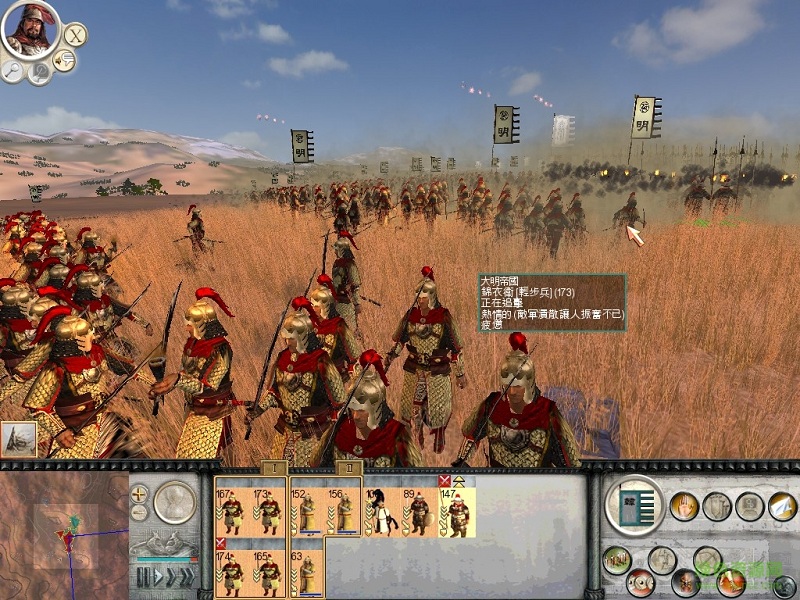Set battle speed to normal play
The width and height of the screenshot is (800, 600).
pyautogui.click(x=158, y=576)
